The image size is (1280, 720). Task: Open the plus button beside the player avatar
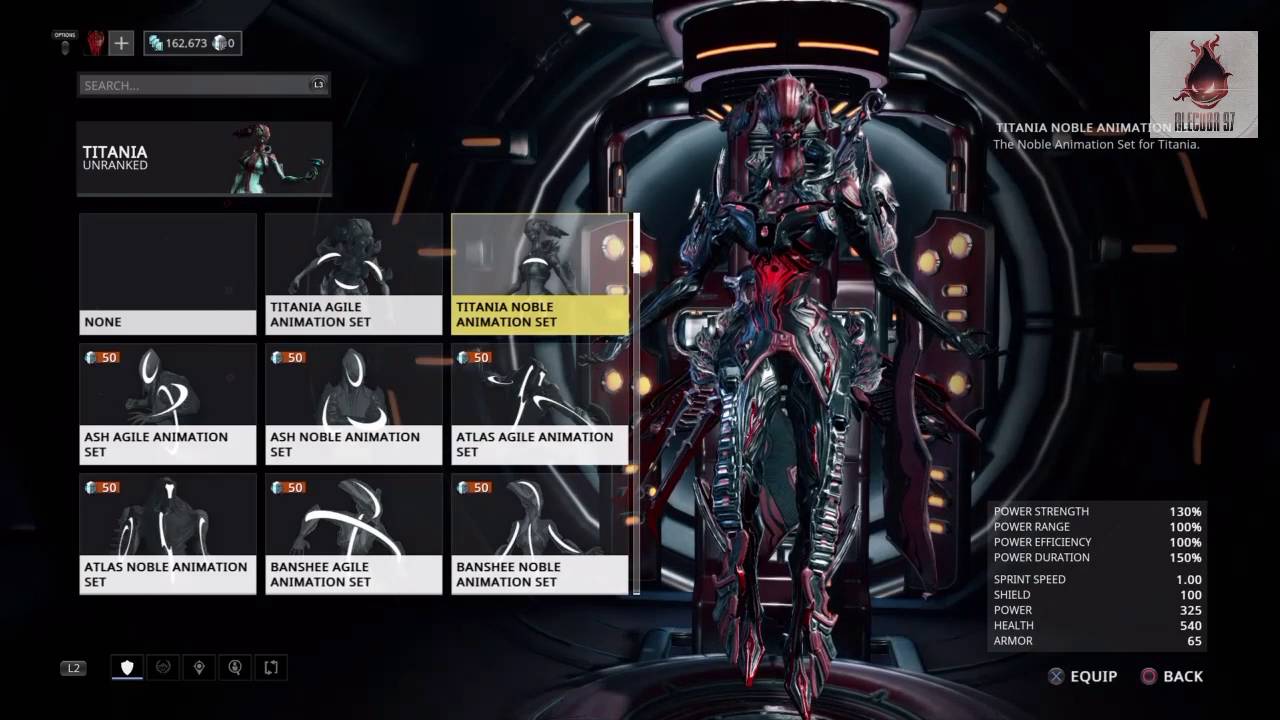(x=121, y=43)
